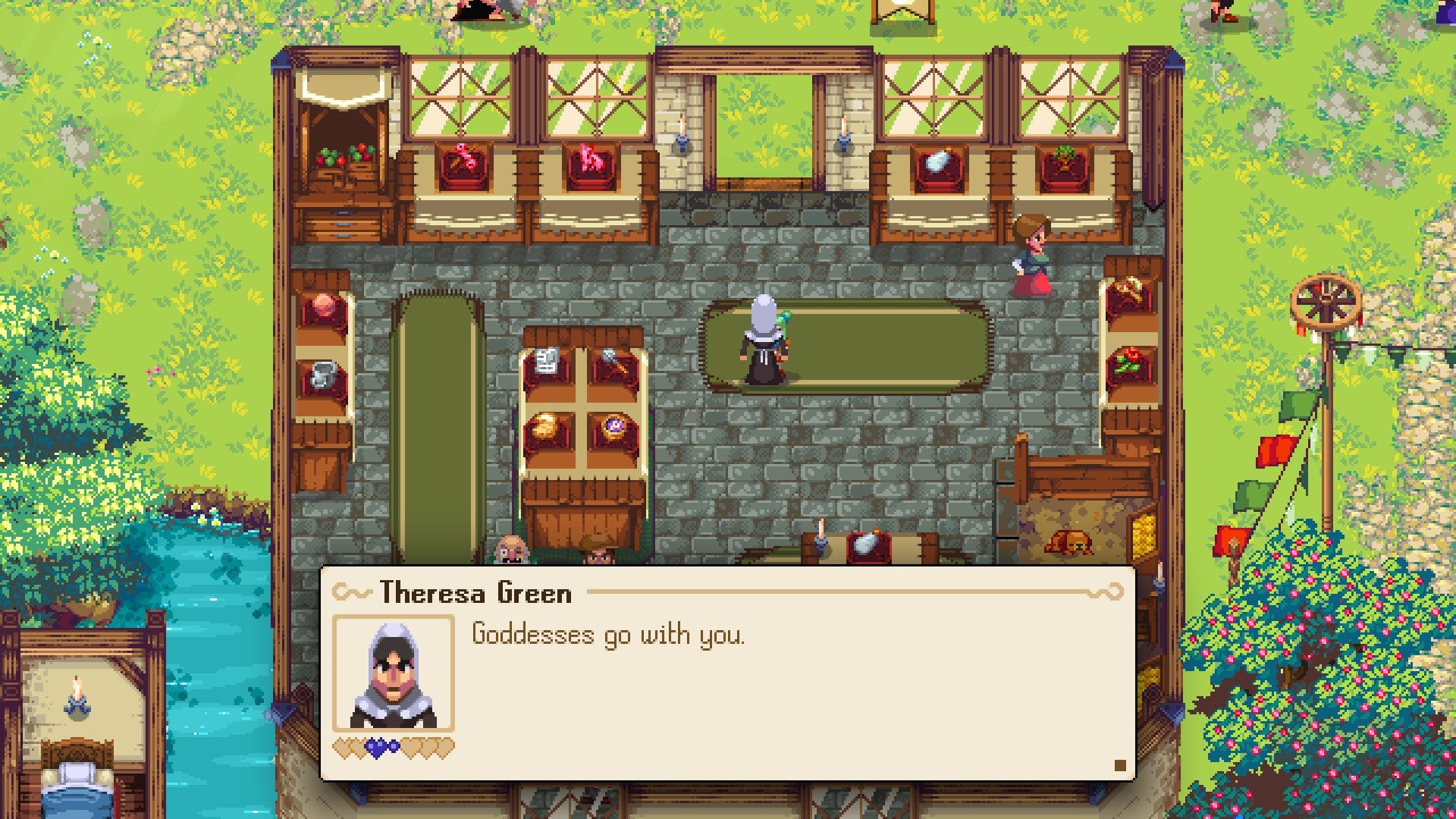Open the drawer of the wooden cabinet
The width and height of the screenshot is (1456, 819).
coord(341,224)
